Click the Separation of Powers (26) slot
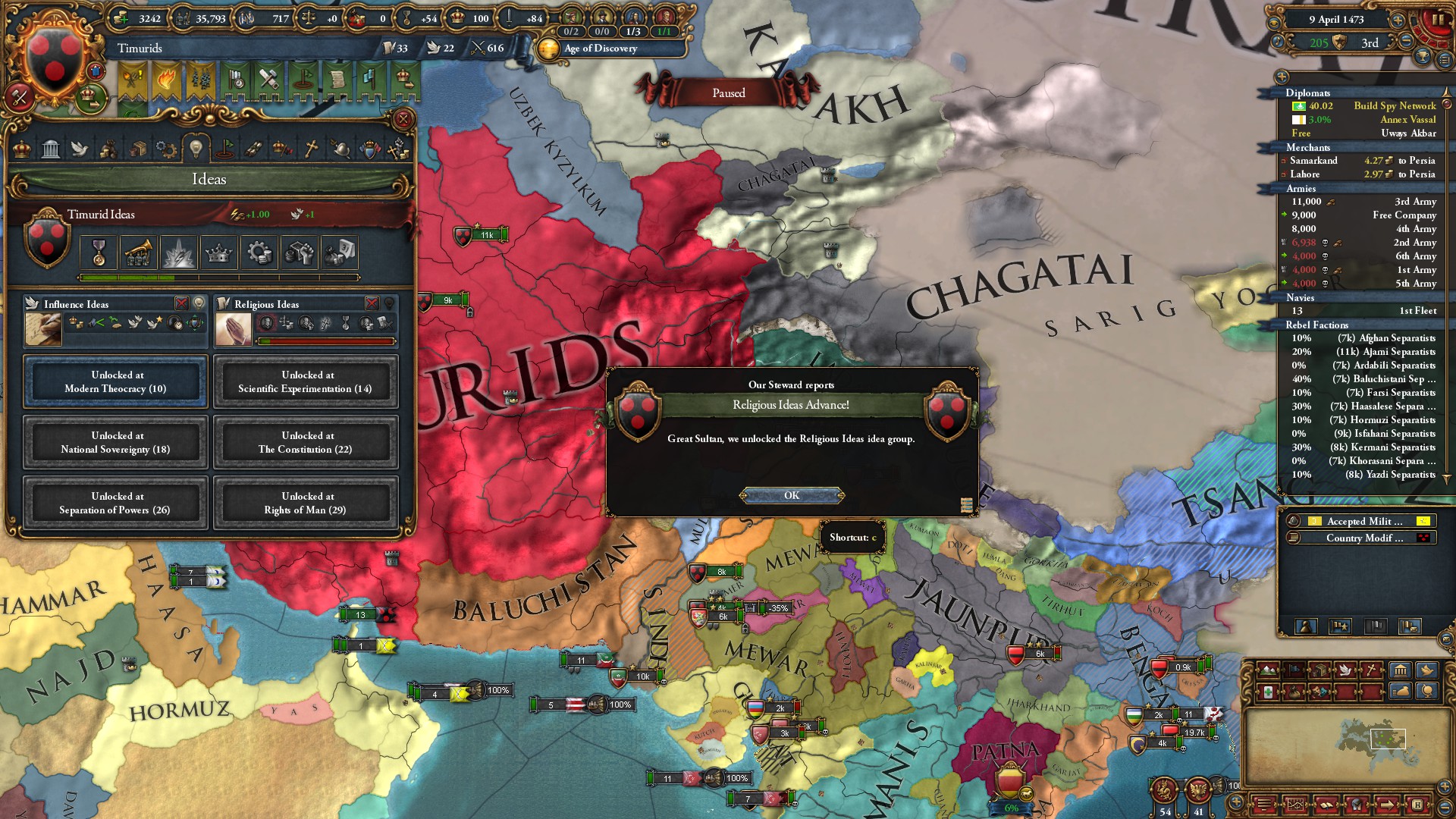Viewport: 1456px width, 819px height. click(x=115, y=503)
